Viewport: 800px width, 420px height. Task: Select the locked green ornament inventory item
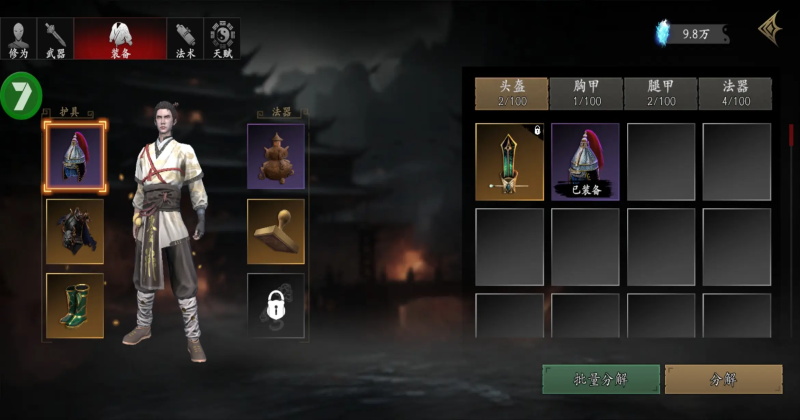tap(509, 162)
